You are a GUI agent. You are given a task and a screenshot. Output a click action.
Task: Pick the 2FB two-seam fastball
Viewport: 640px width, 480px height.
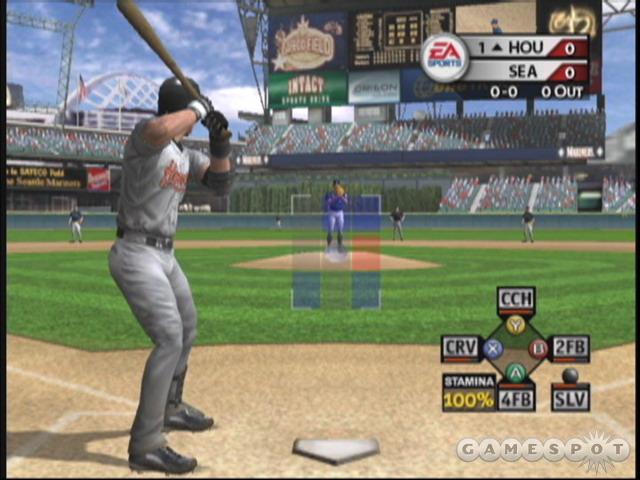[x=570, y=348]
